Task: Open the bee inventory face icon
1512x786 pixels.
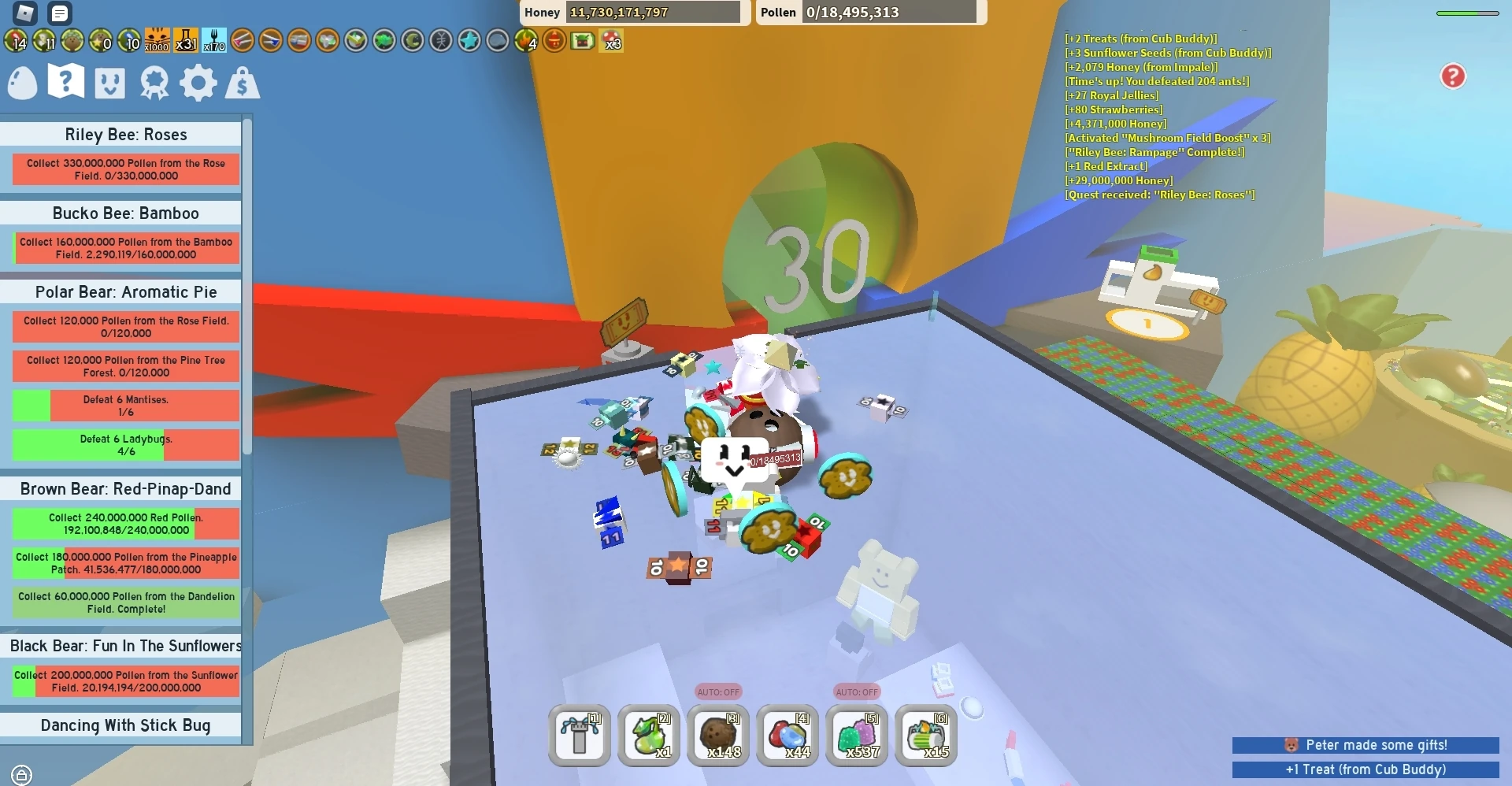Action: (109, 83)
